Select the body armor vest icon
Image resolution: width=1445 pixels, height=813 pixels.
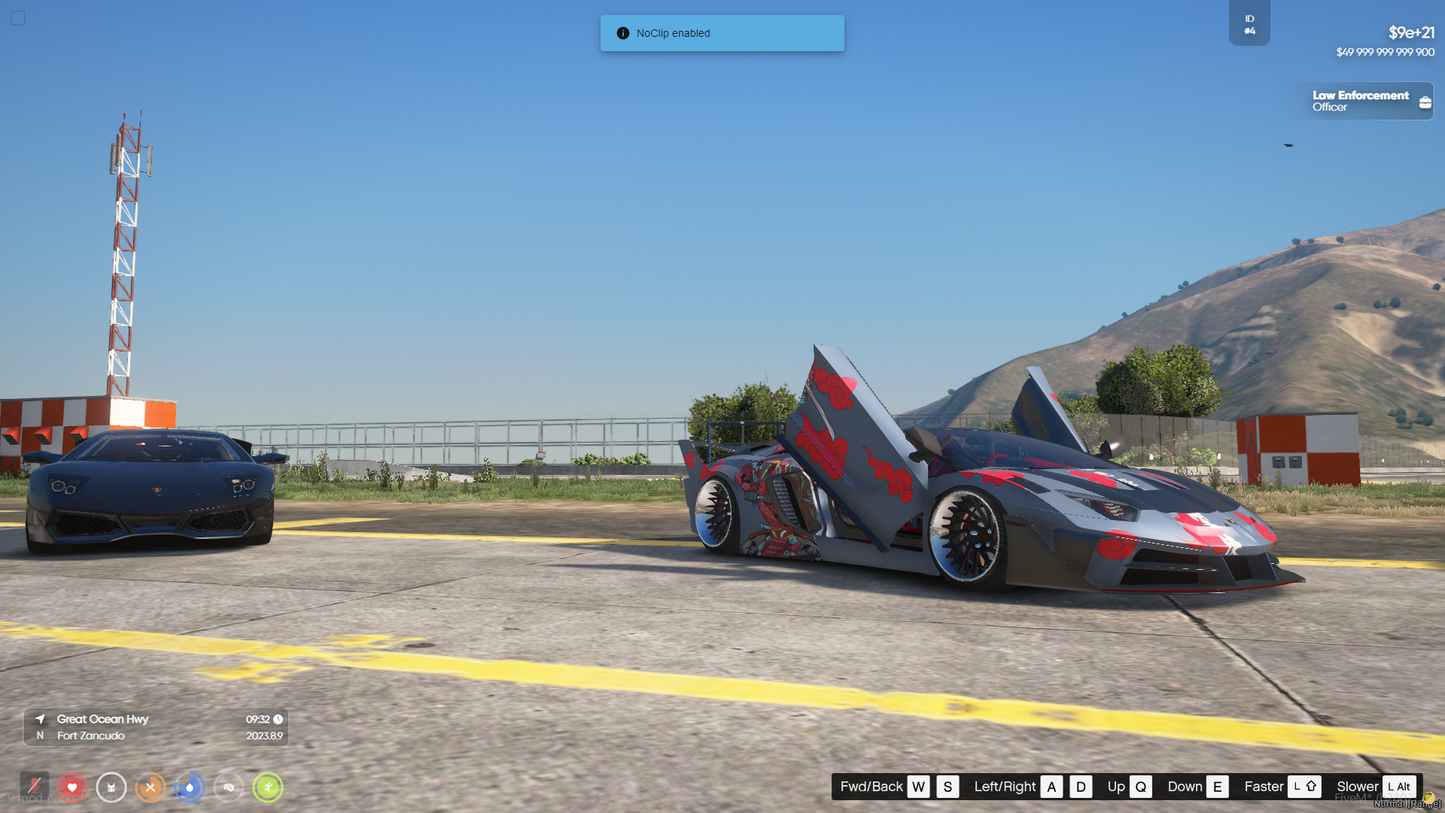pos(111,787)
